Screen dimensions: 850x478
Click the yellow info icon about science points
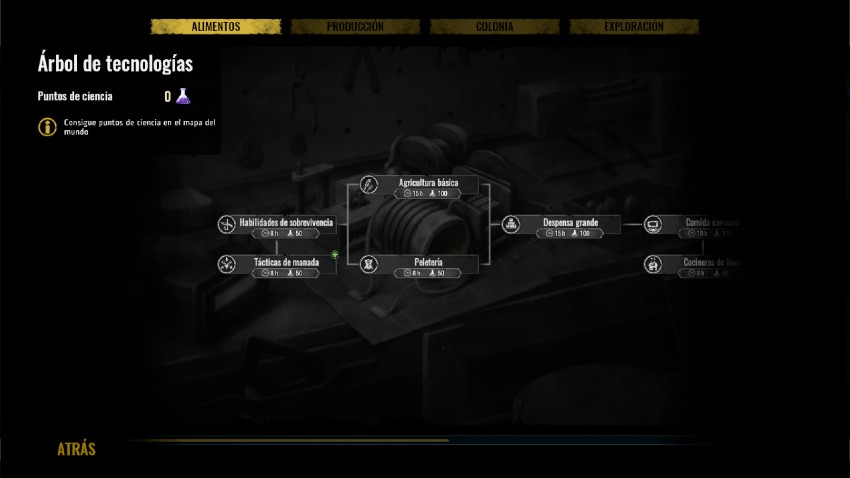(47, 127)
